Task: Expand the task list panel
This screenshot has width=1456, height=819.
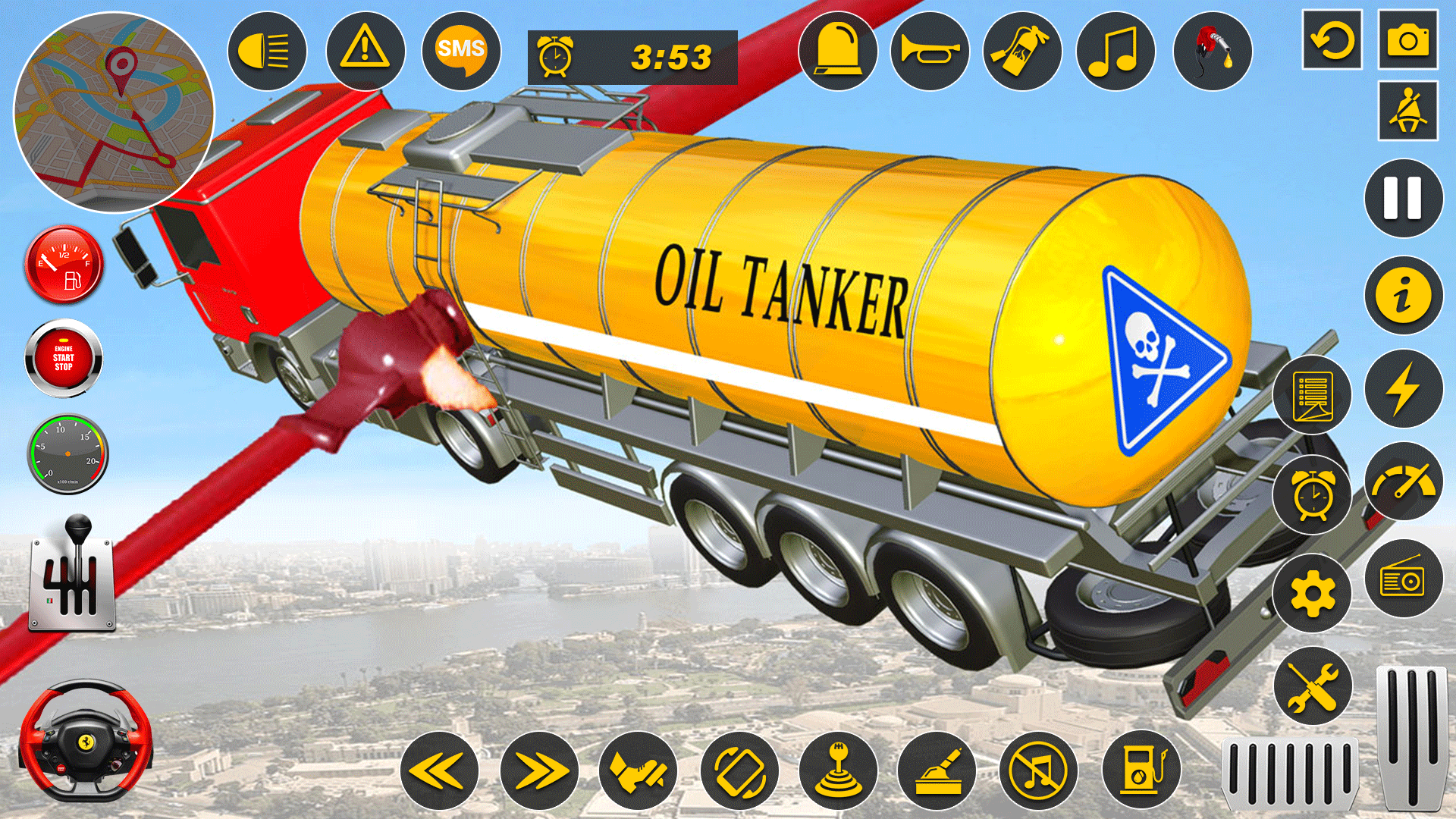Action: (1312, 395)
